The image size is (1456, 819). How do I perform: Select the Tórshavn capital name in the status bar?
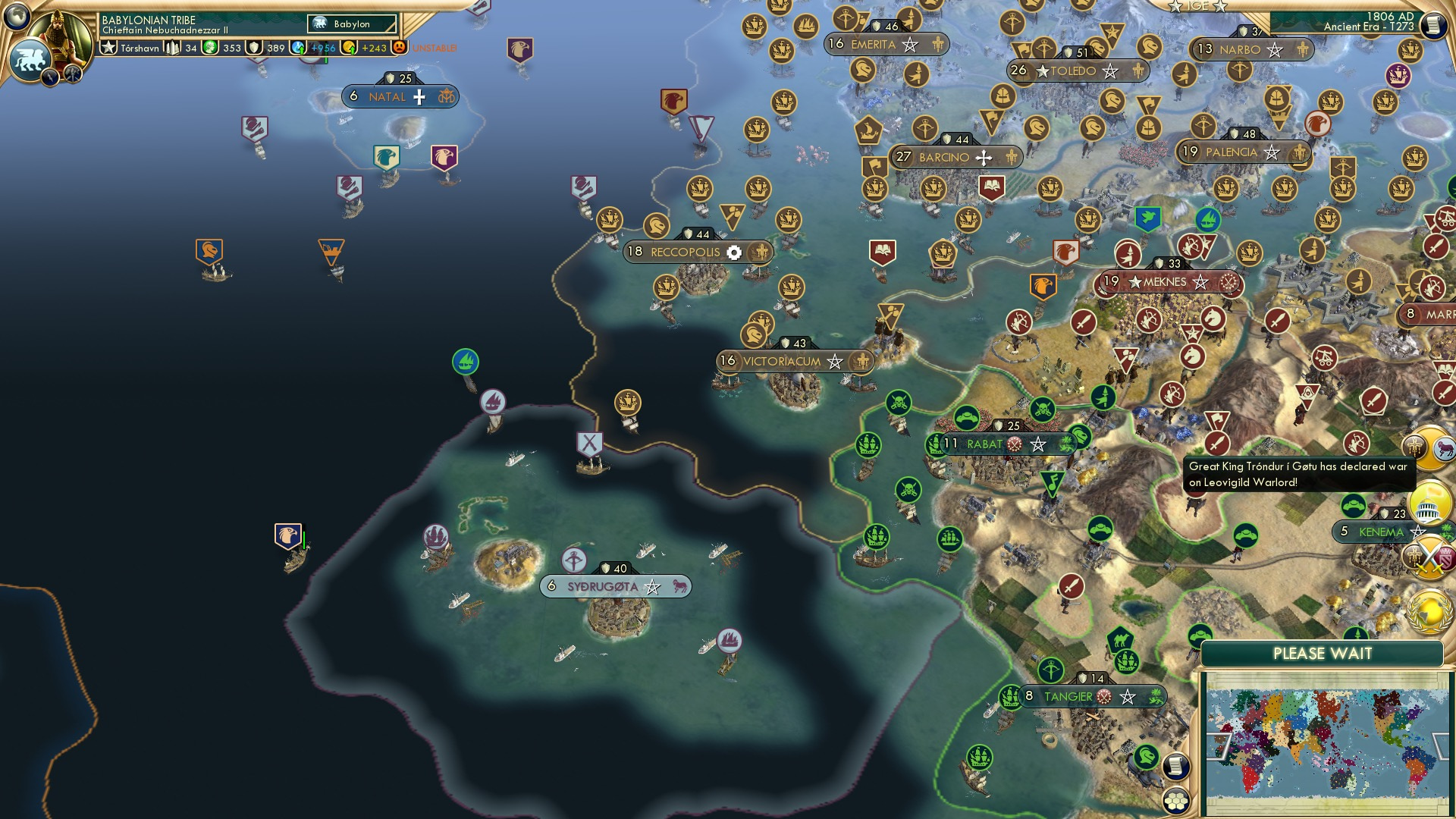coord(140,47)
